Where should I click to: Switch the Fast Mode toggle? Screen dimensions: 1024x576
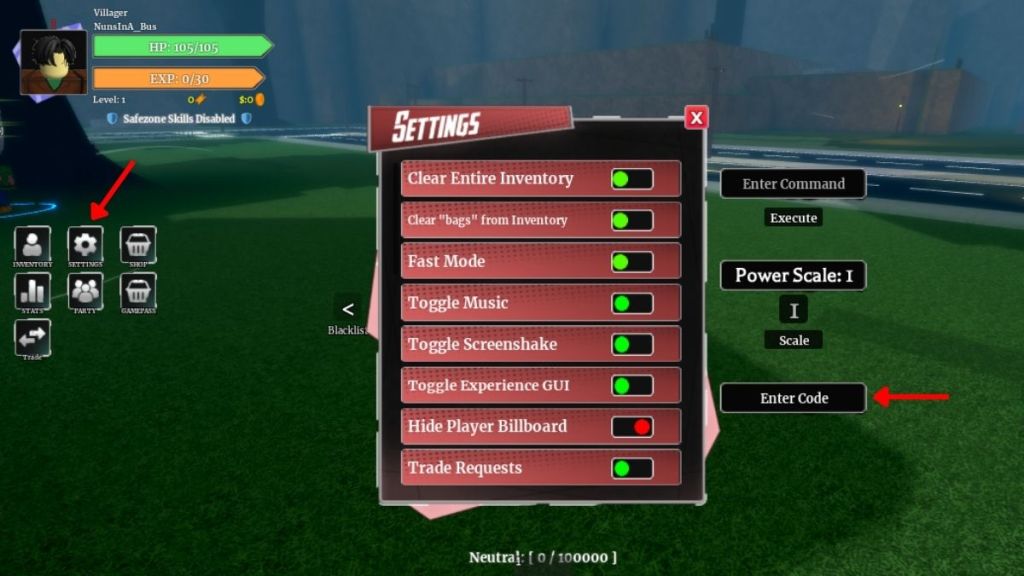pos(632,262)
